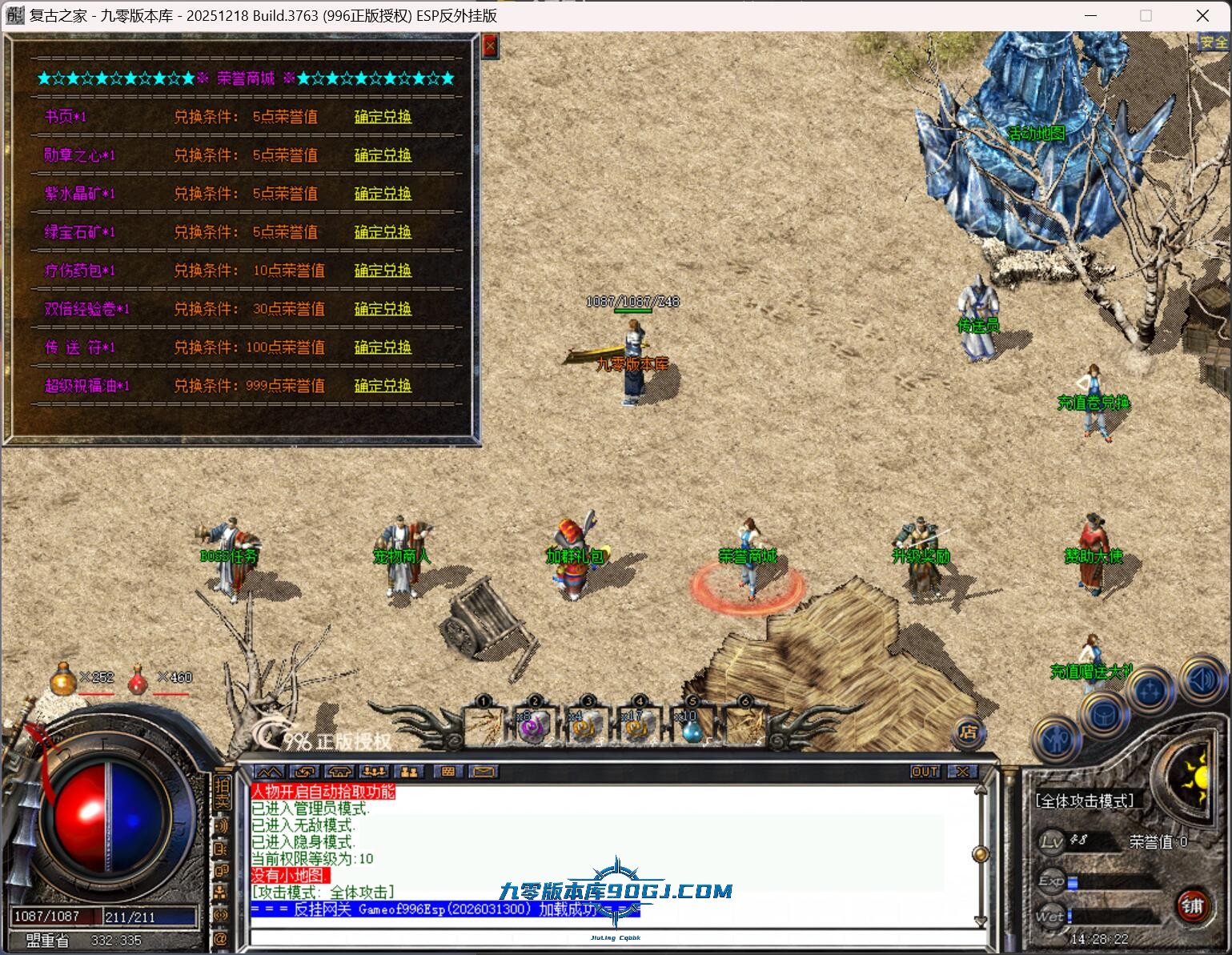1232x955 pixels.
Task: Close the 荣誉商城 shop panel
Action: pyautogui.click(x=490, y=46)
